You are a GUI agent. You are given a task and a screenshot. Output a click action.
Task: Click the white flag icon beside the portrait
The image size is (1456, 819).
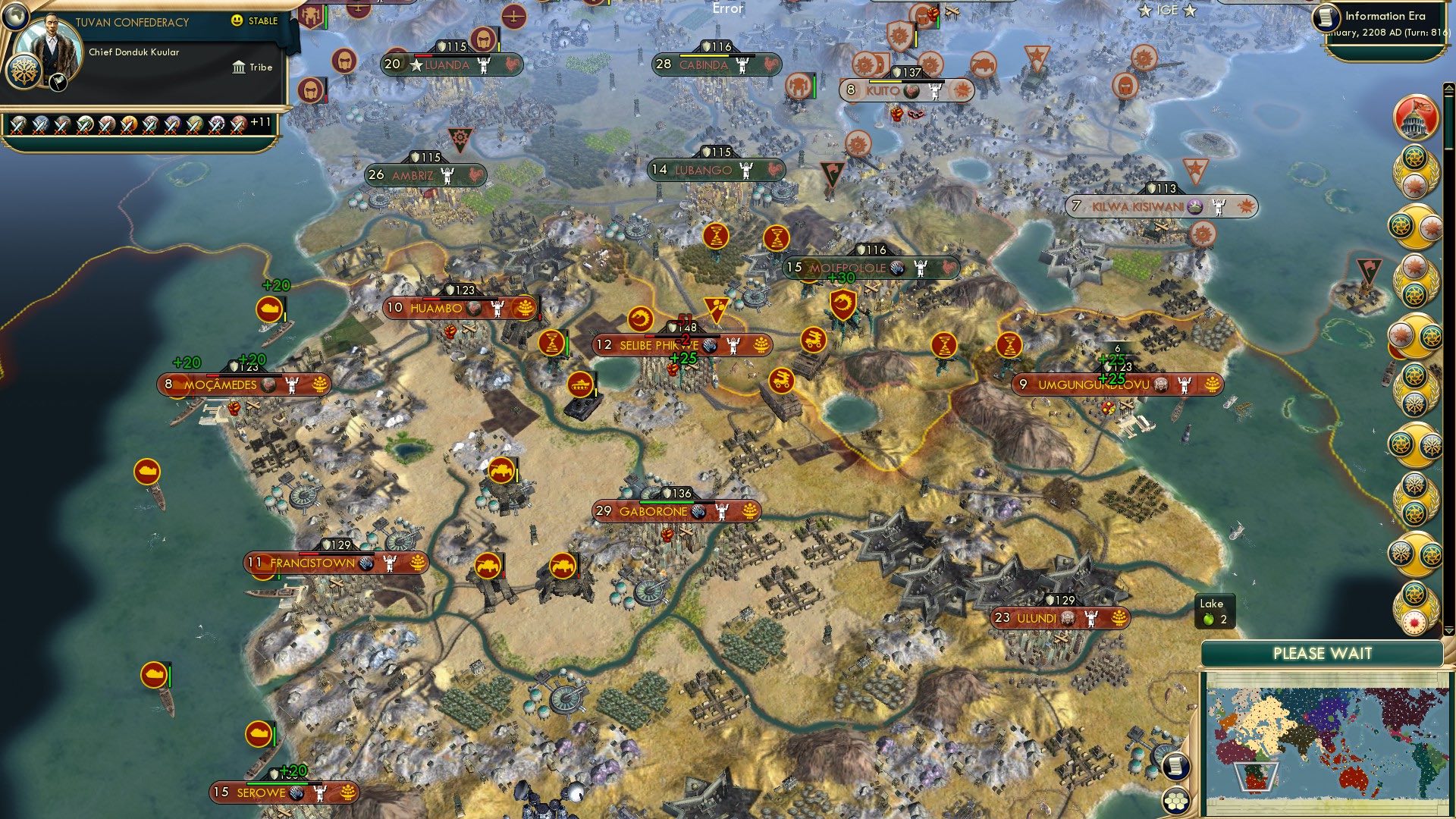(x=58, y=83)
